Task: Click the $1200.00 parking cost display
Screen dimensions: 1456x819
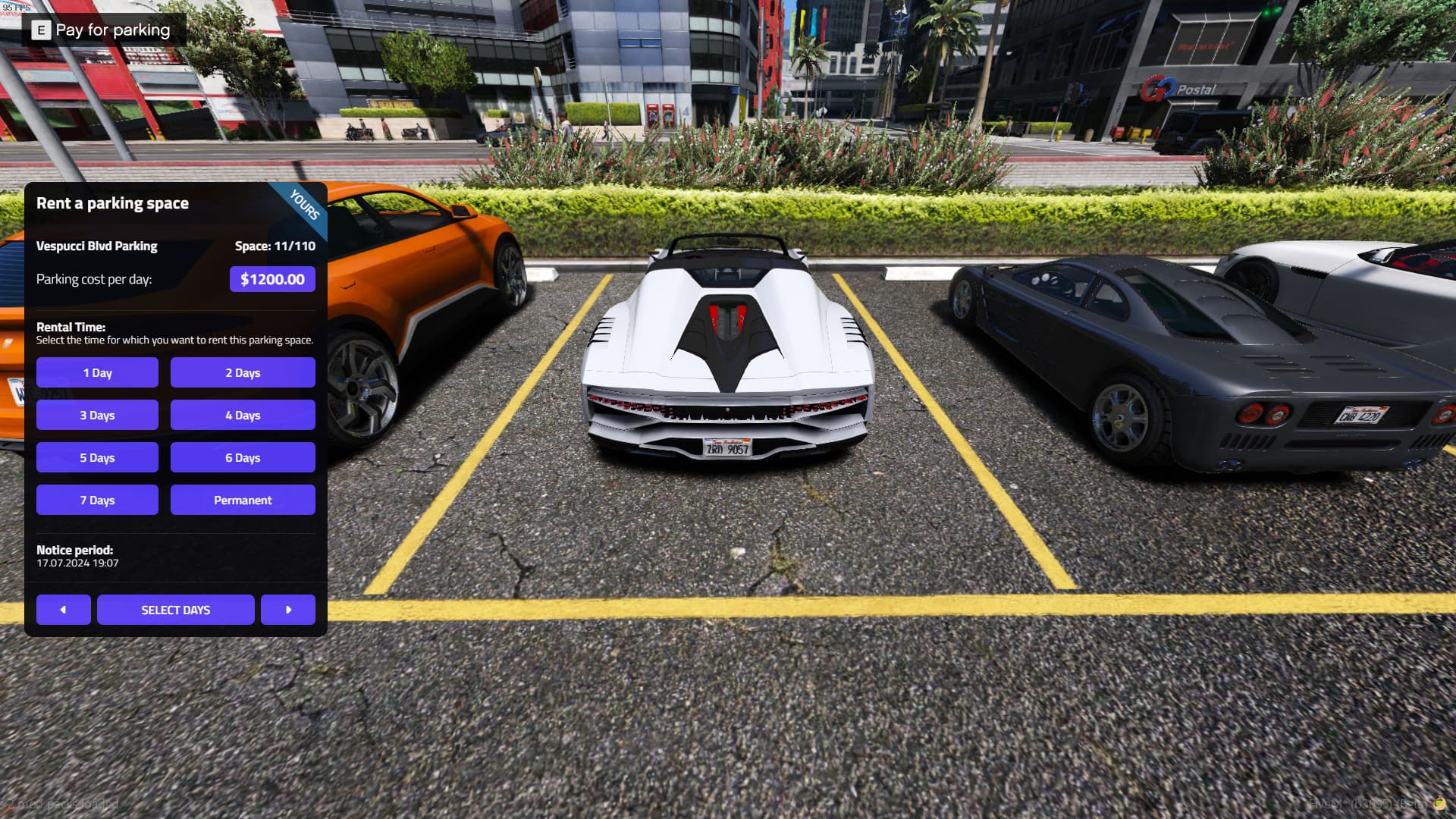Action: [x=272, y=278]
